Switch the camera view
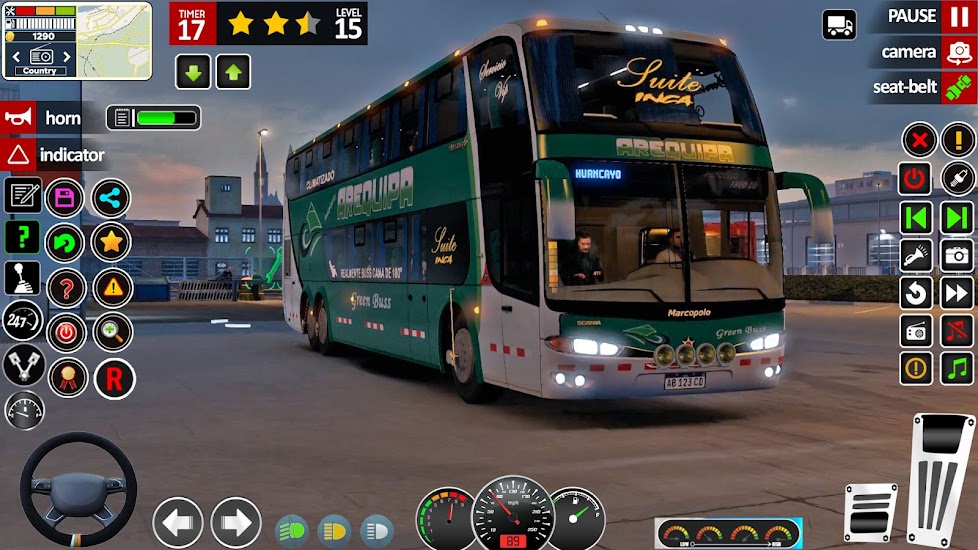 pos(959,52)
